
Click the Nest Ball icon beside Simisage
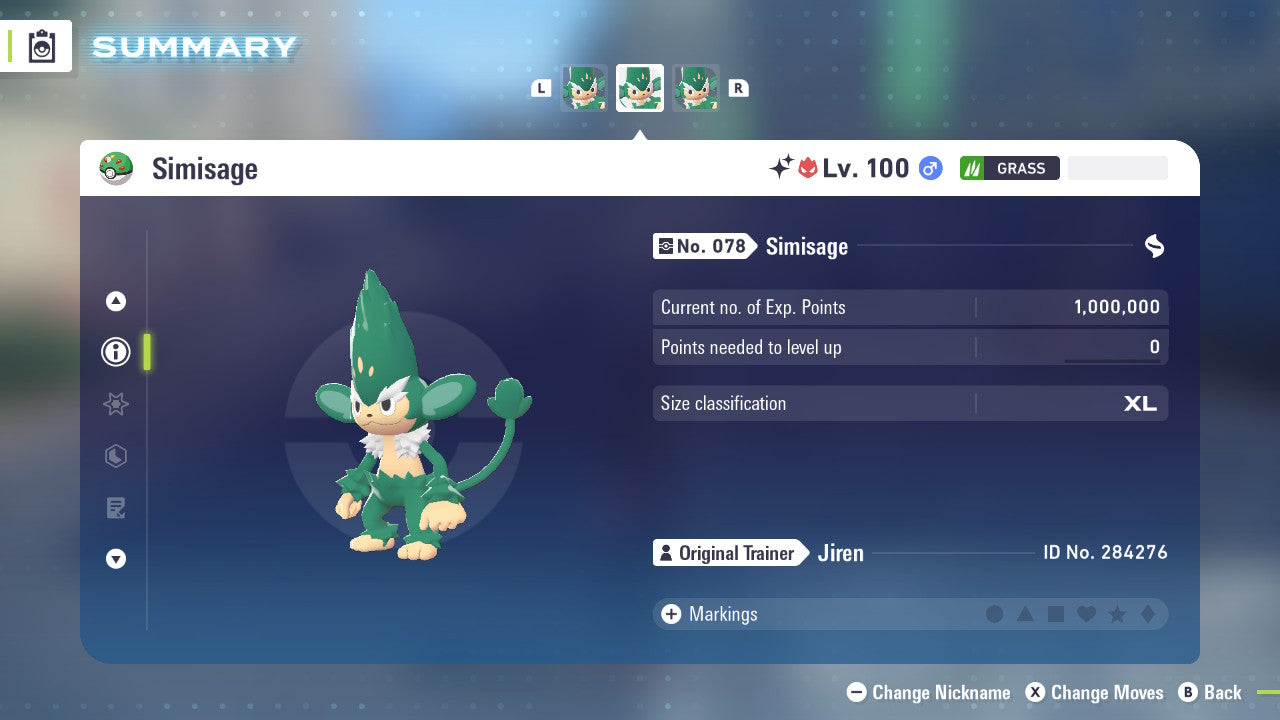(117, 168)
